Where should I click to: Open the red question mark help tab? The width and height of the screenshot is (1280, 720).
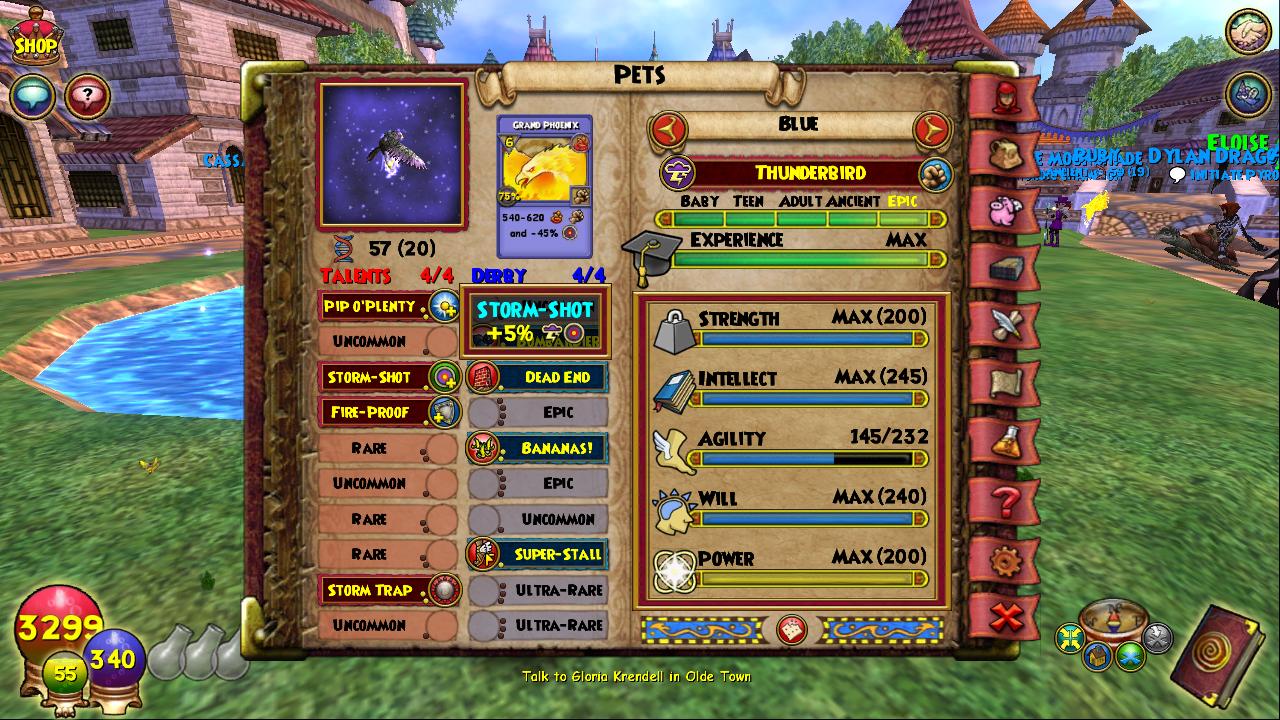pyautogui.click(x=1006, y=500)
